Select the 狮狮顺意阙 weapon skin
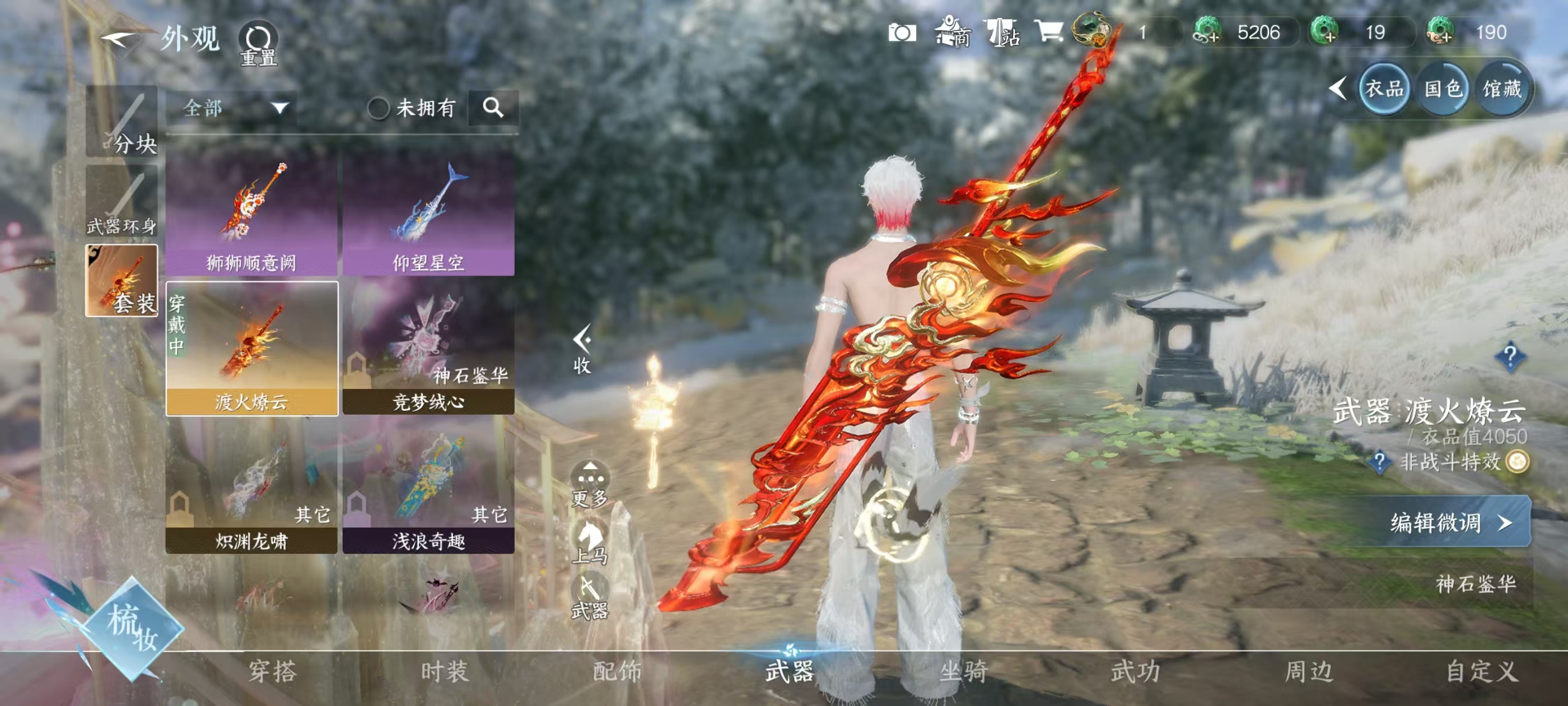Screen dimensions: 1568x706 tap(251, 215)
